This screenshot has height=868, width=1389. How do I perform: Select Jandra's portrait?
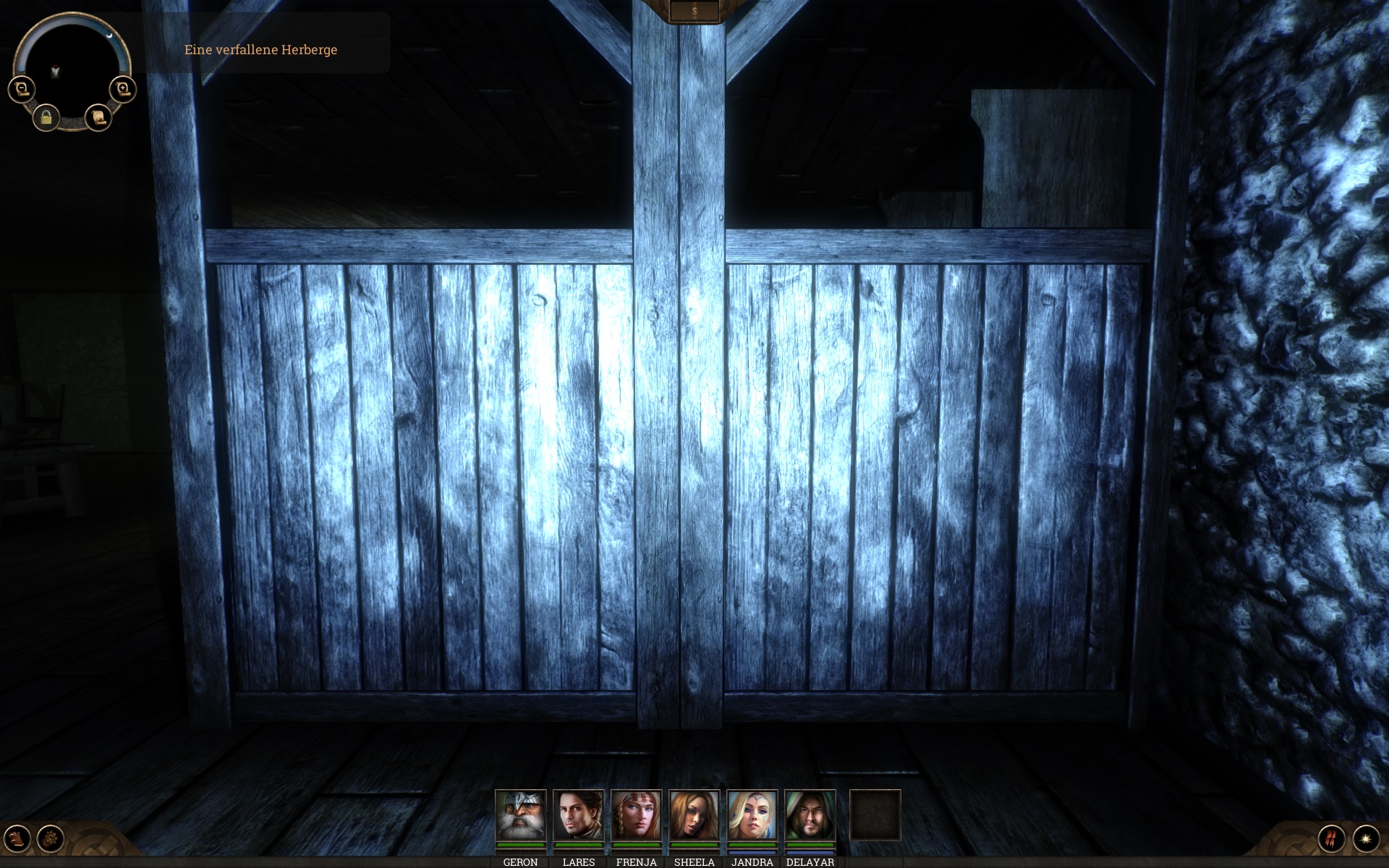[752, 815]
